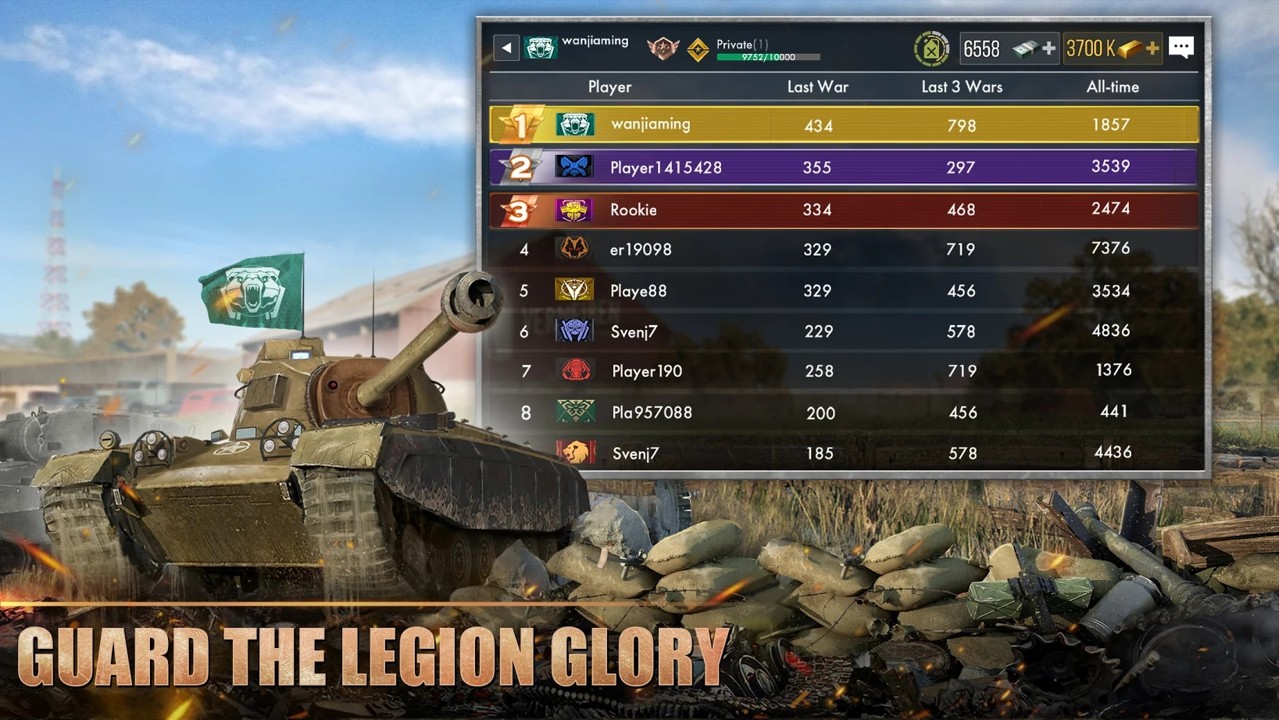
Task: Pick the Playe88 player row
Action: click(844, 291)
